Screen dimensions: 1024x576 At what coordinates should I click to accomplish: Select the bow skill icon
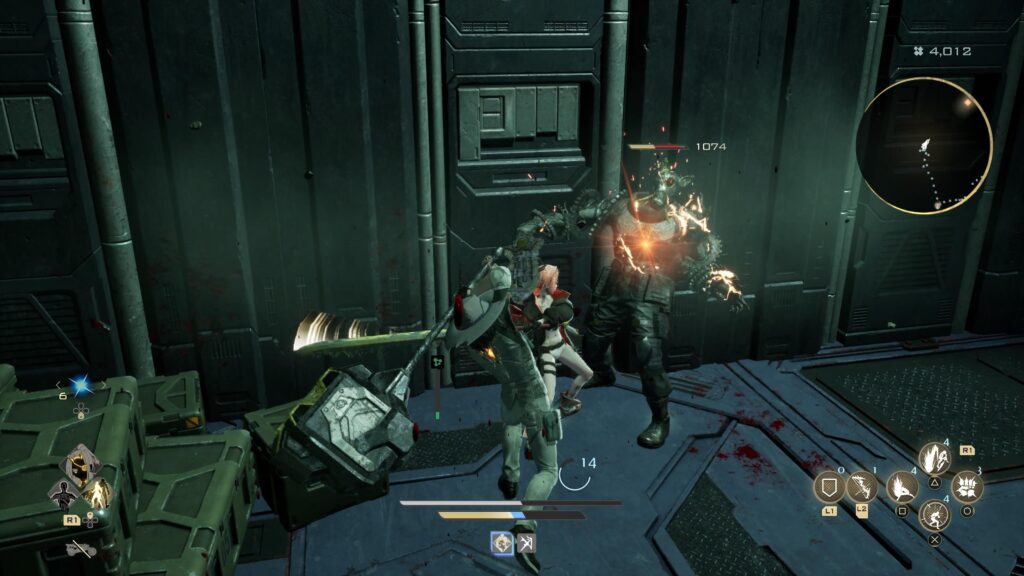point(861,488)
